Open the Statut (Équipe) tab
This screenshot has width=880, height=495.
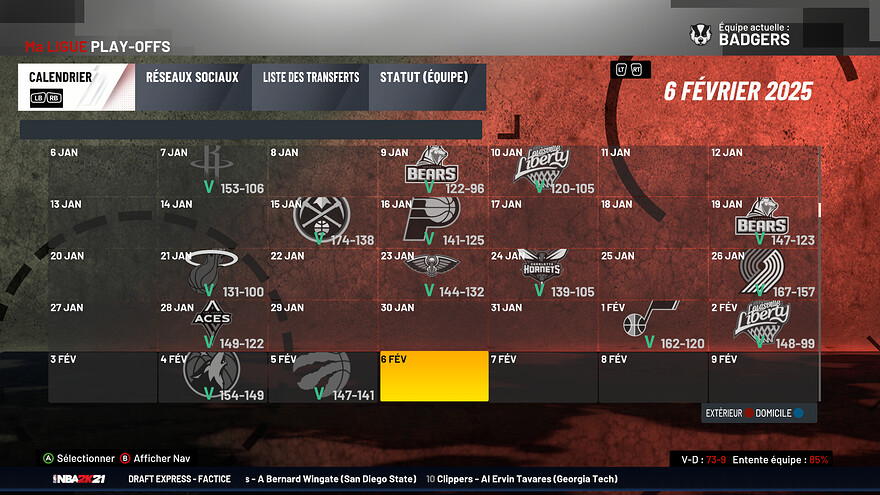pyautogui.click(x=427, y=87)
